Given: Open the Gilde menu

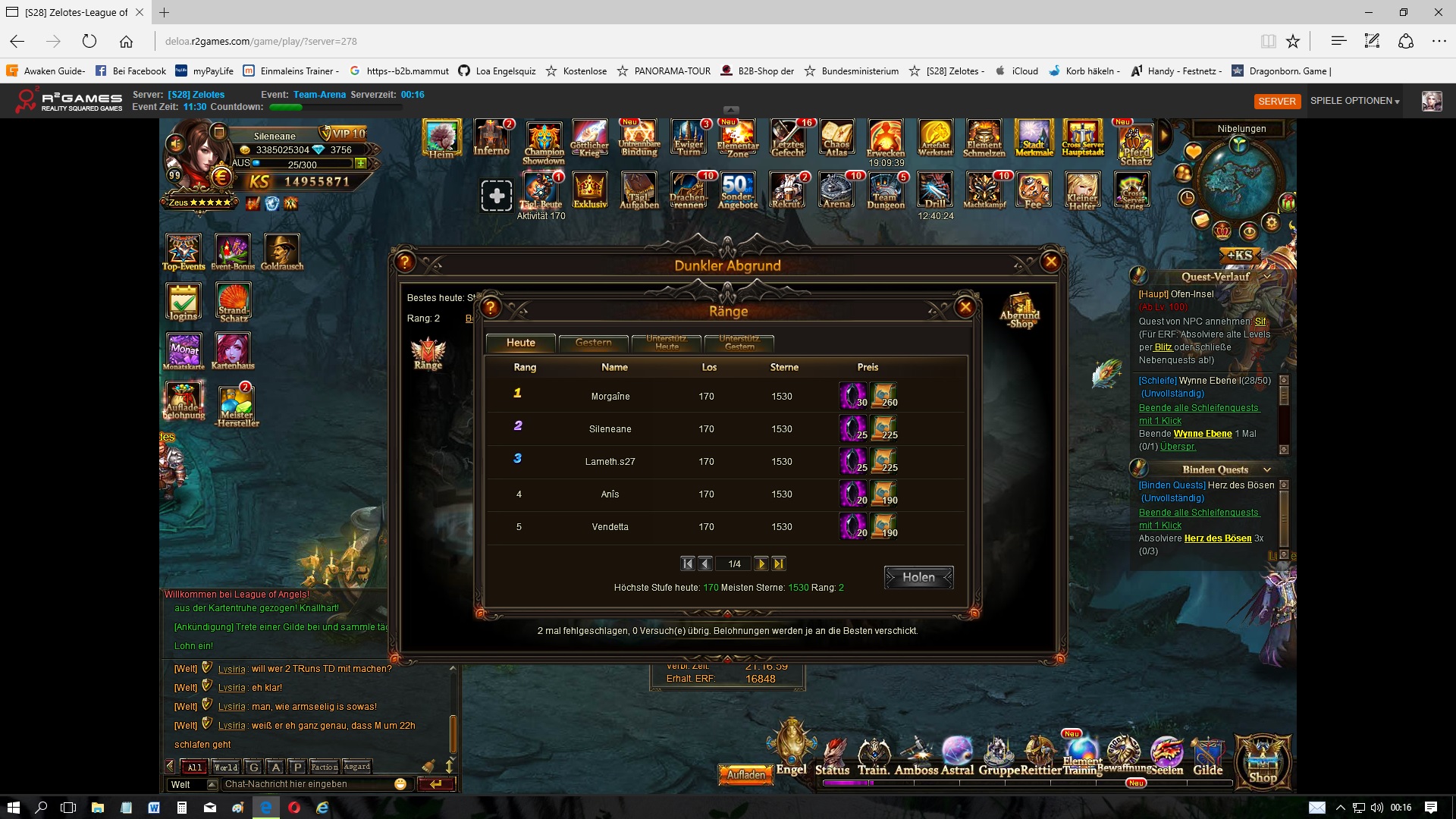Looking at the screenshot, I should click(1207, 757).
